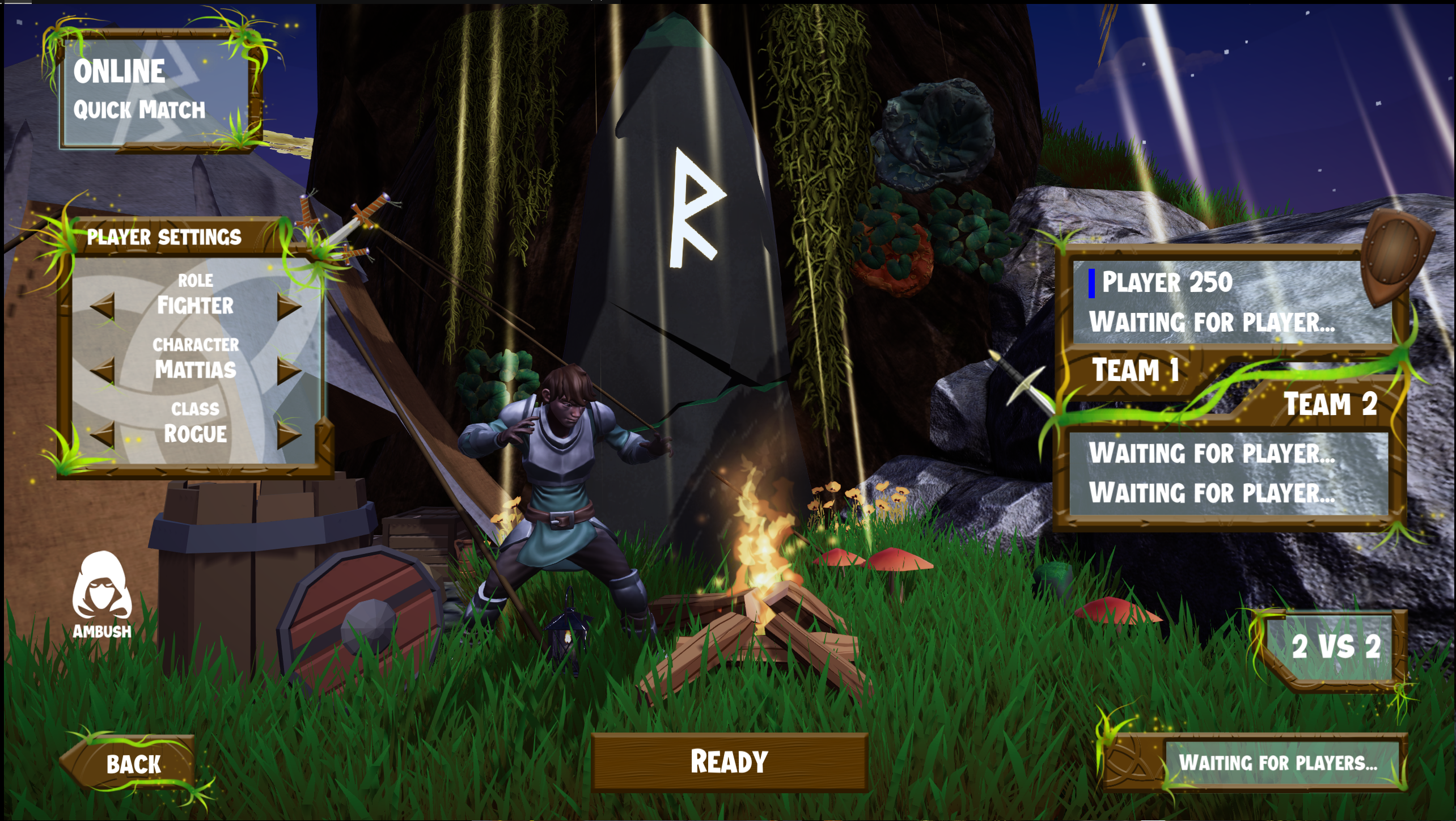
Task: Click the Waiting for players status bar
Action: pos(1287,764)
